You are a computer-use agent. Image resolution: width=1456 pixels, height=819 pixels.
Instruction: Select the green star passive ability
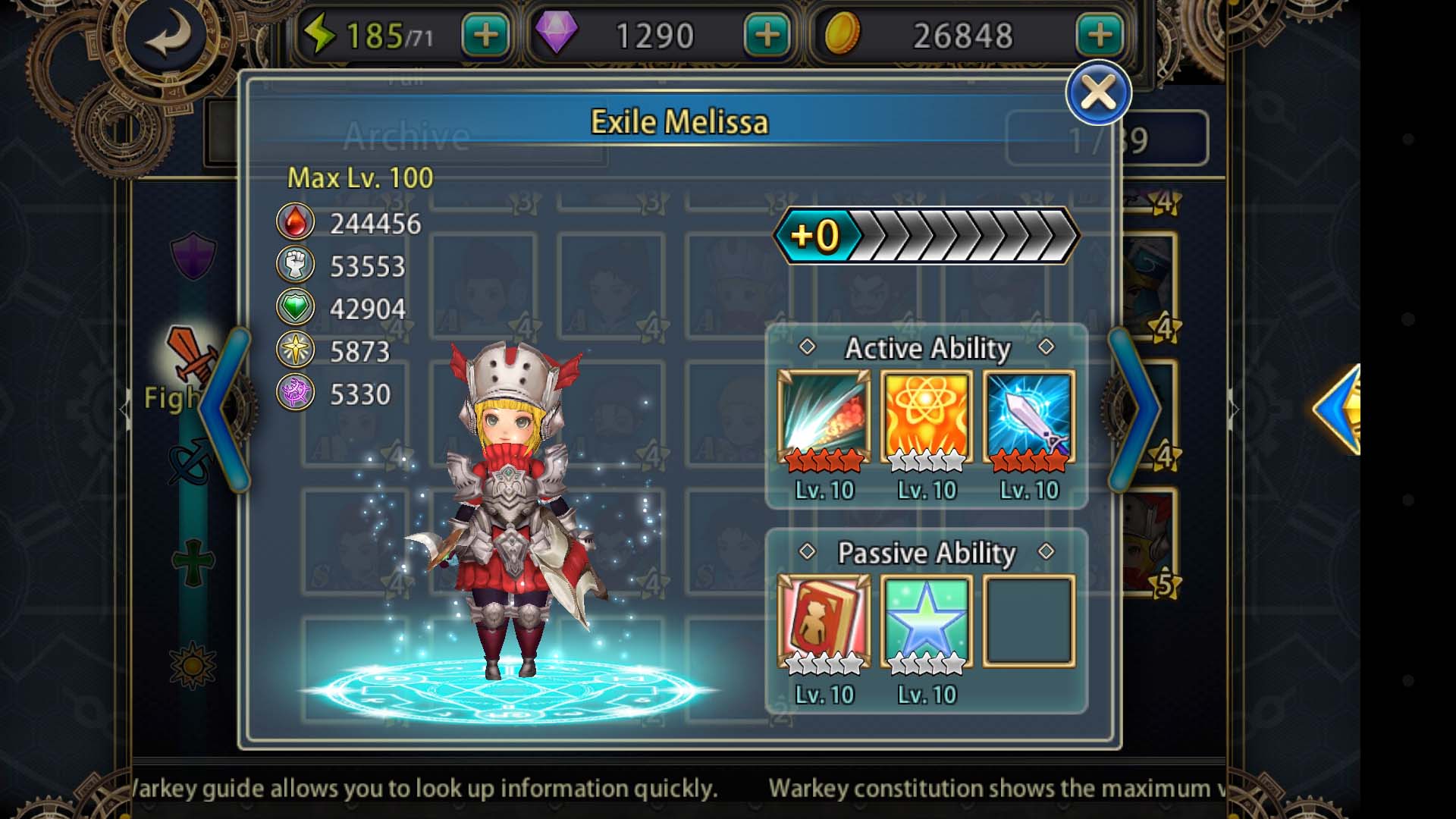pos(926,622)
